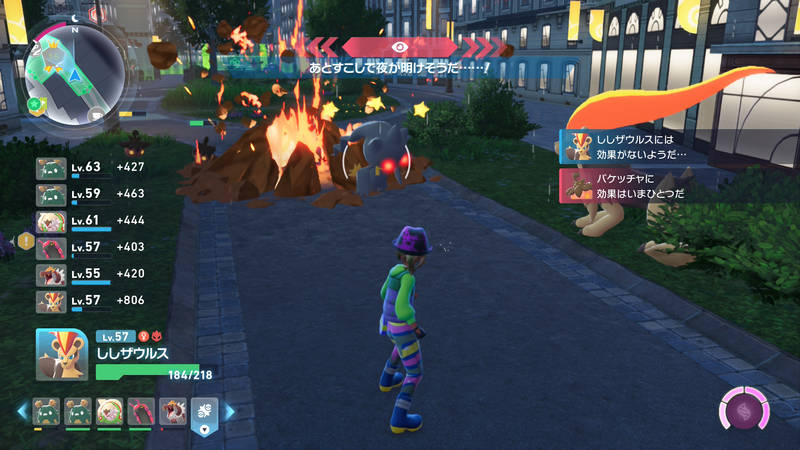Switch to the pink-white Pokémon in bottom bar

pos(107,411)
